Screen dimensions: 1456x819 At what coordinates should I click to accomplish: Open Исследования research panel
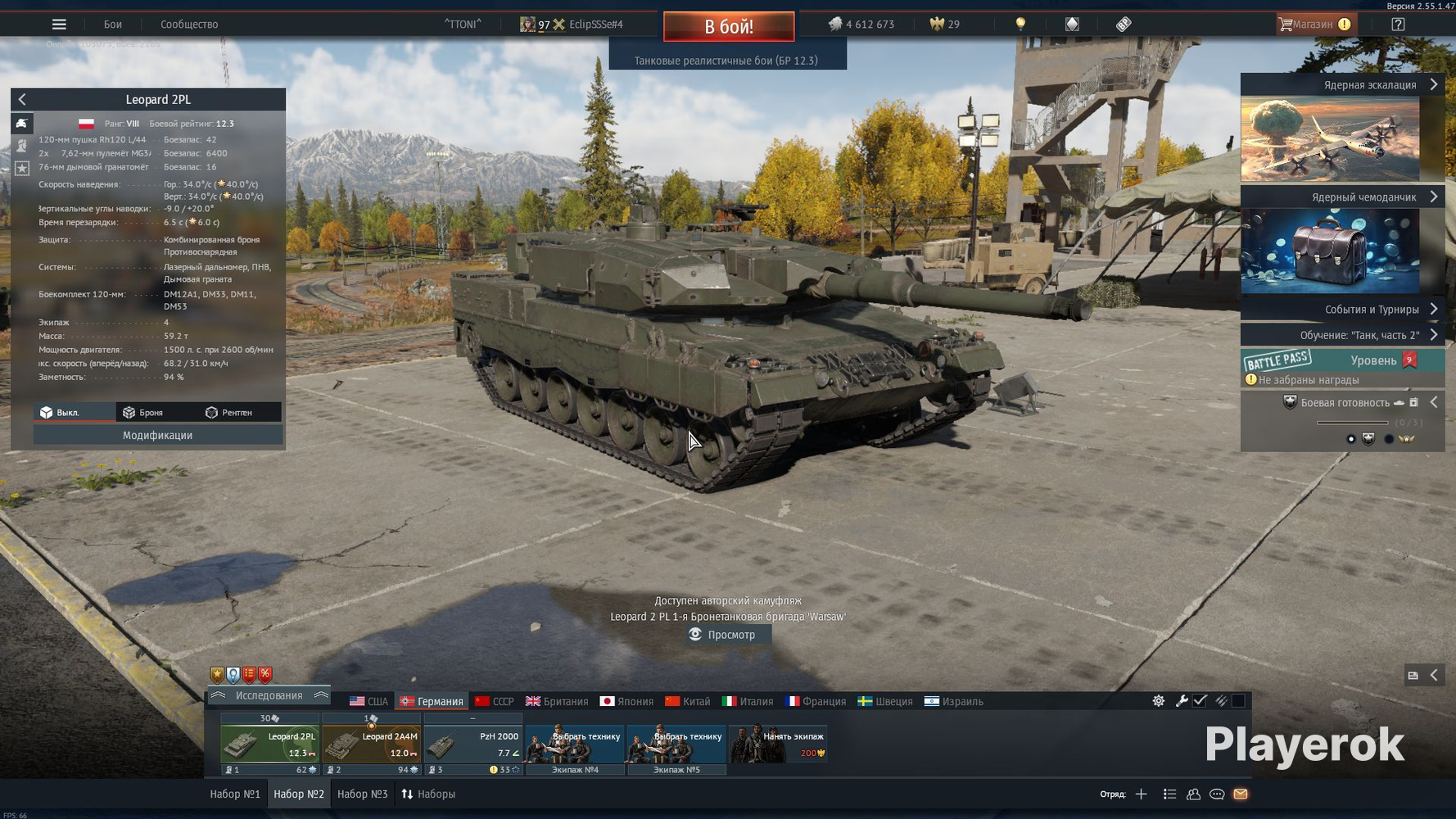coord(269,696)
